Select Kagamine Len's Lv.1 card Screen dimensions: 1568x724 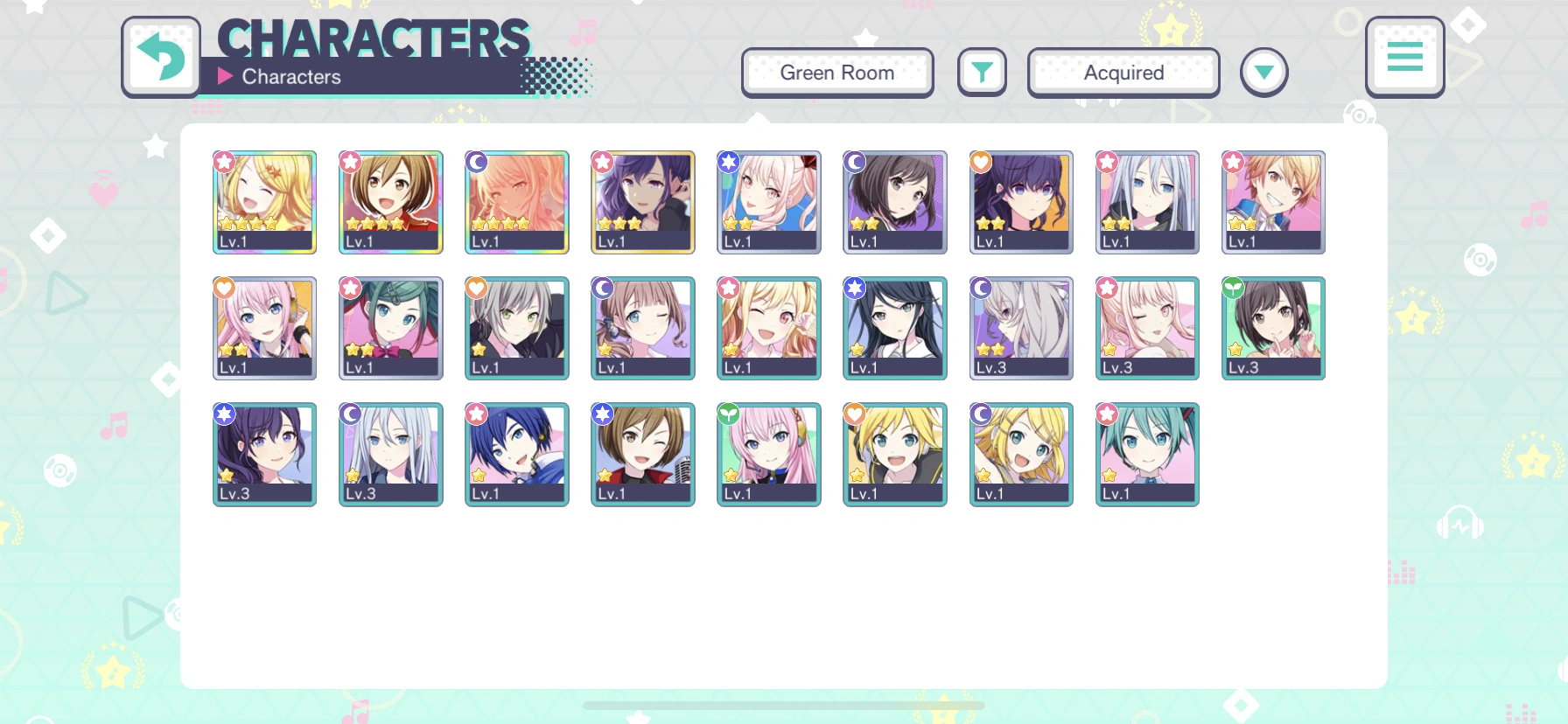click(x=894, y=455)
